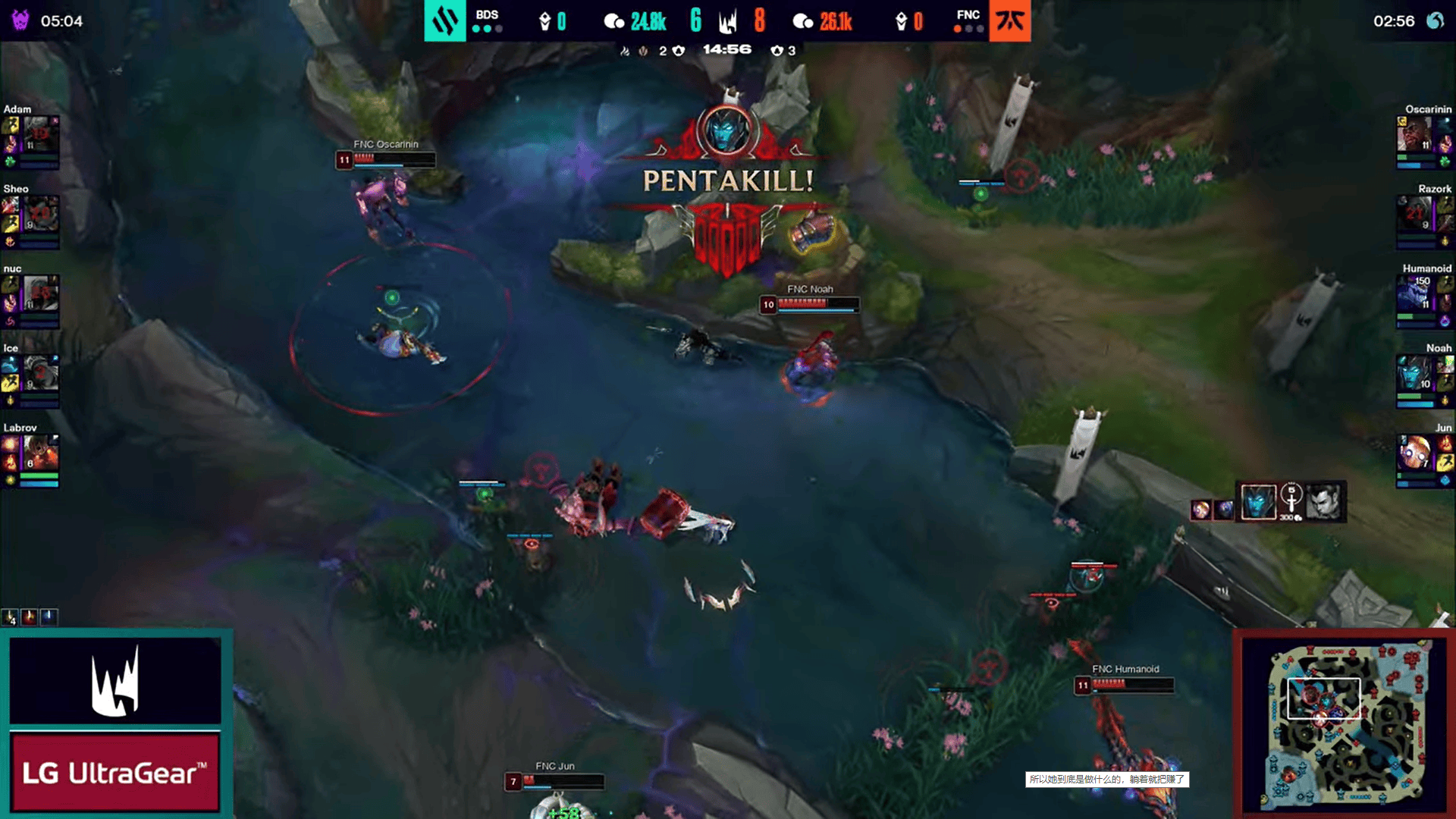Choose Jun's champion portrait

(x=1414, y=453)
